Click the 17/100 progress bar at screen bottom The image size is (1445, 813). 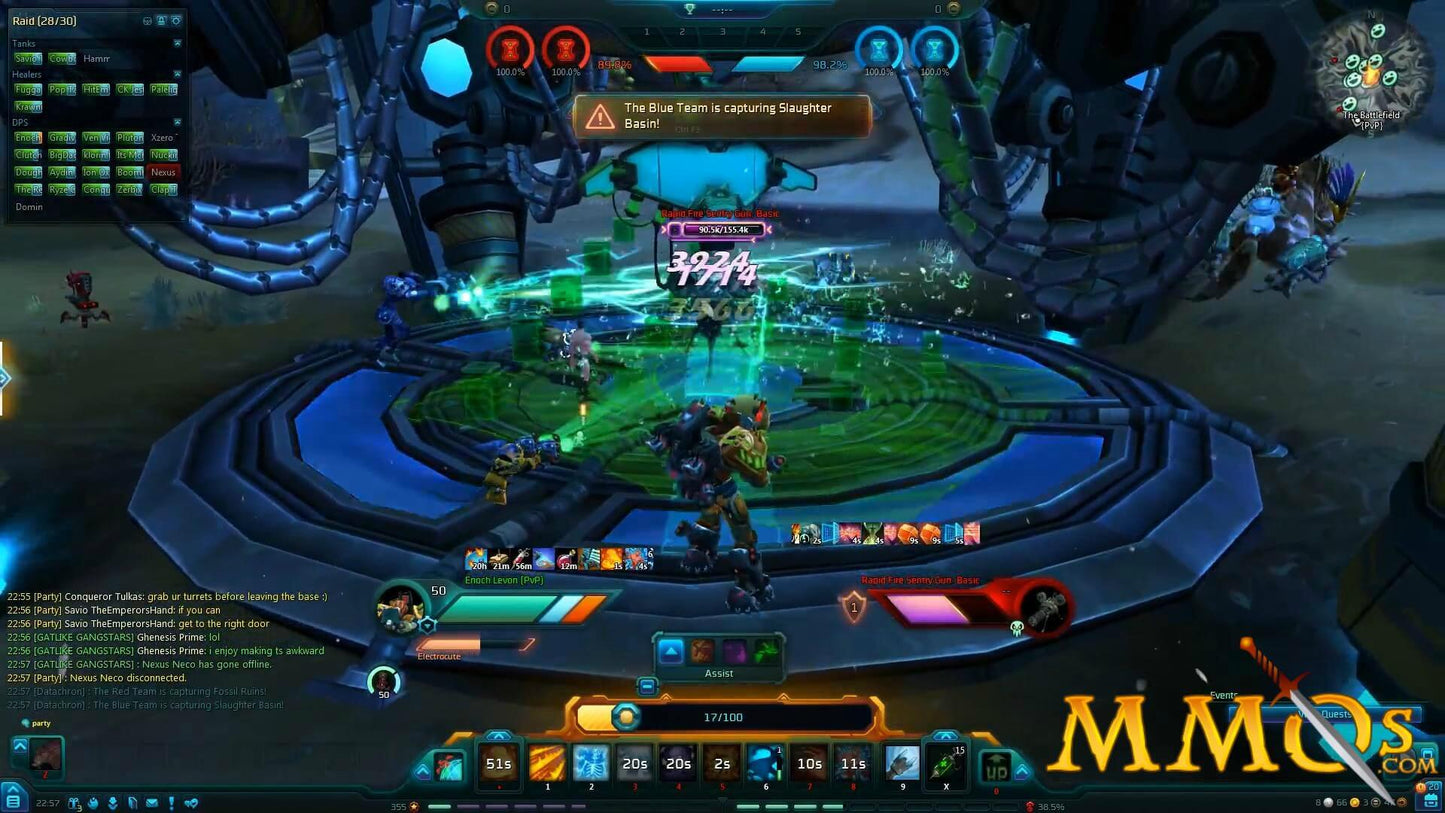click(x=722, y=717)
